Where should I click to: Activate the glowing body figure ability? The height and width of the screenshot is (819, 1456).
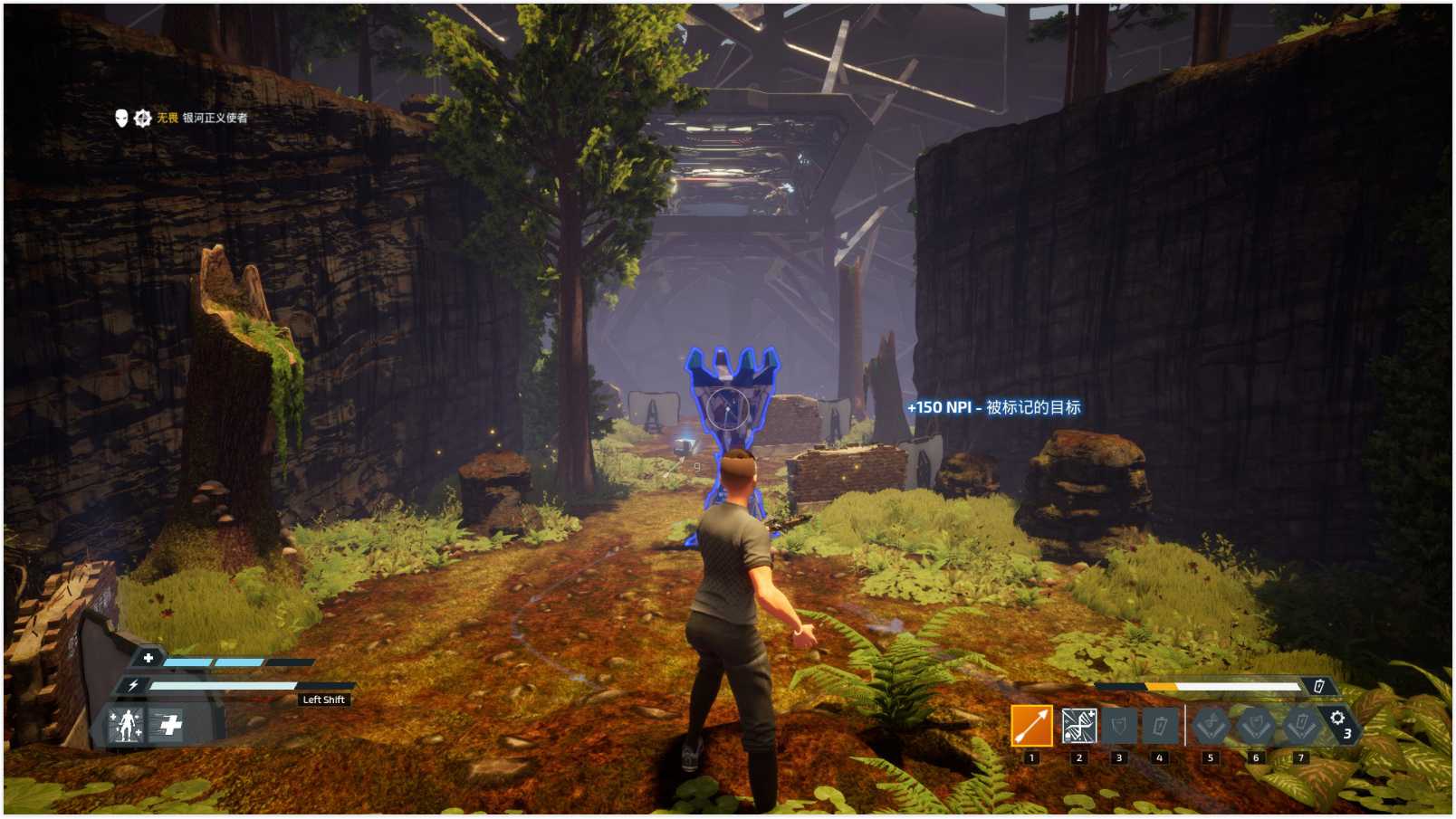(127, 725)
